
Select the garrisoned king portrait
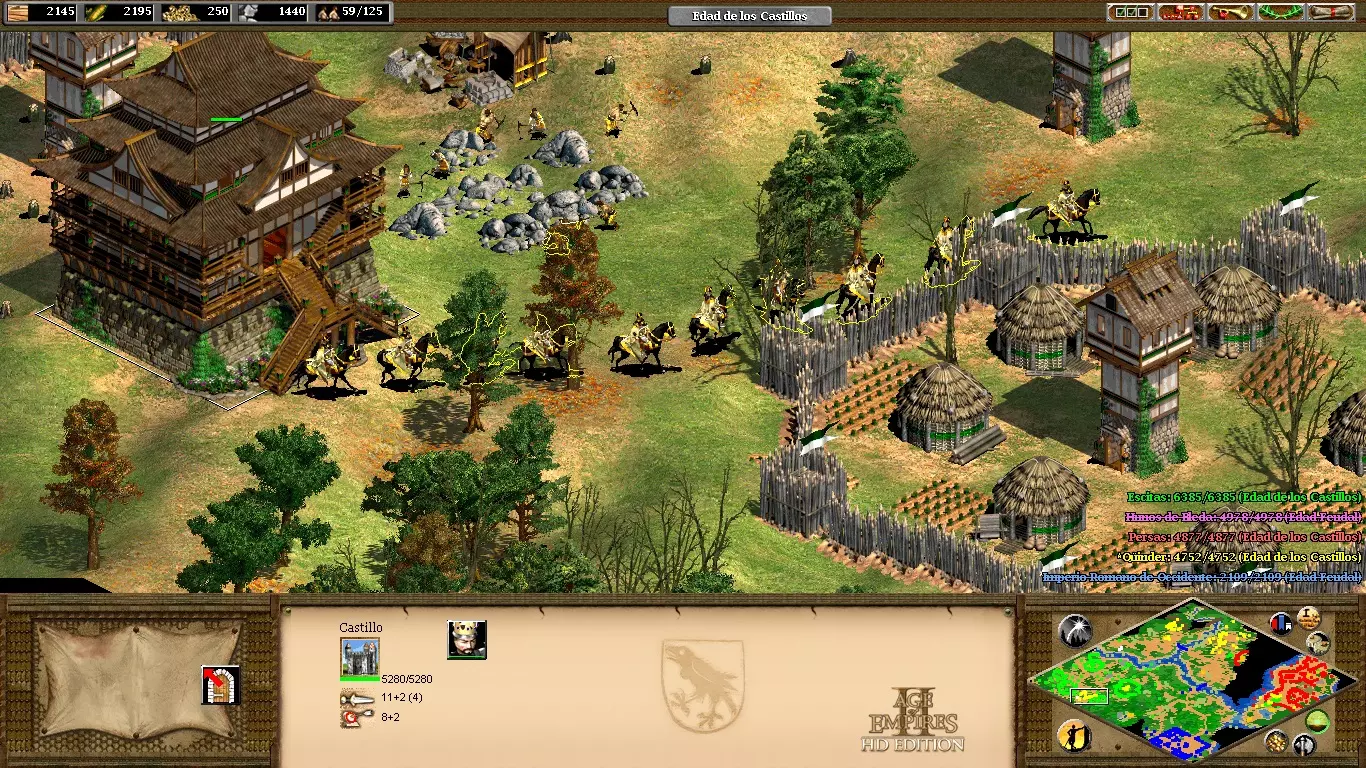[466, 640]
